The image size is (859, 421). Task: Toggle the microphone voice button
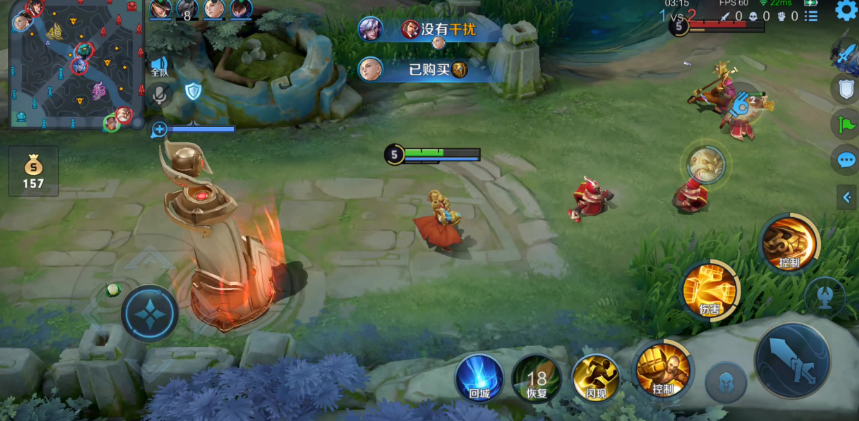click(159, 93)
